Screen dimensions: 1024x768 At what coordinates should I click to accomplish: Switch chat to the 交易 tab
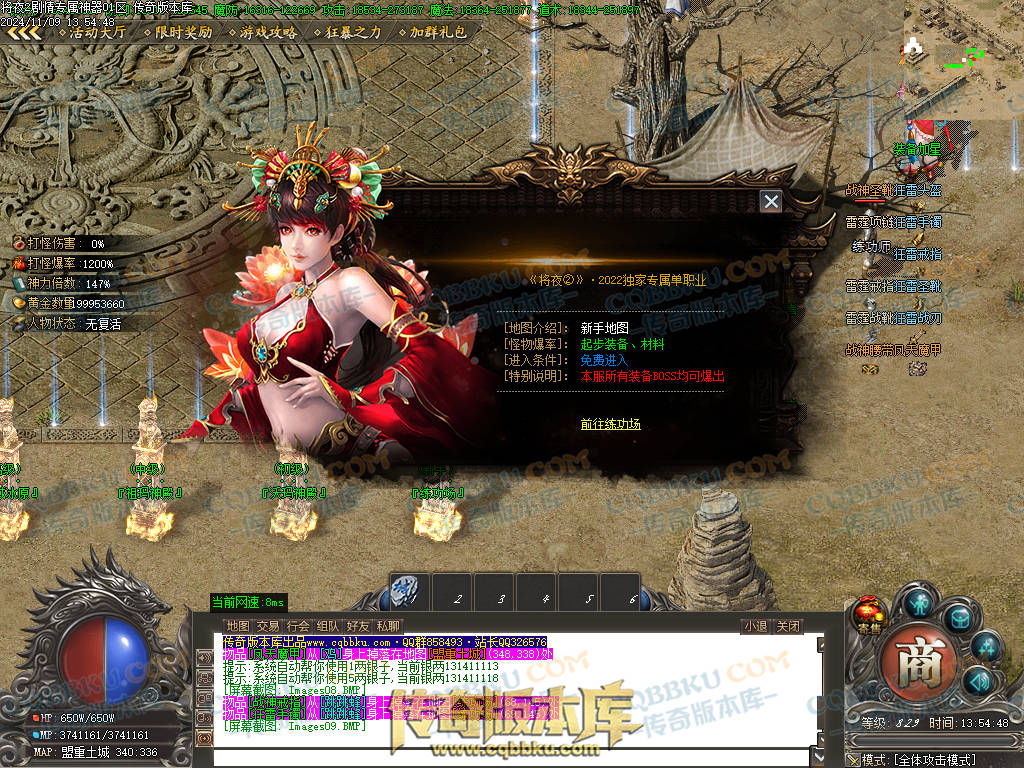pyautogui.click(x=267, y=626)
